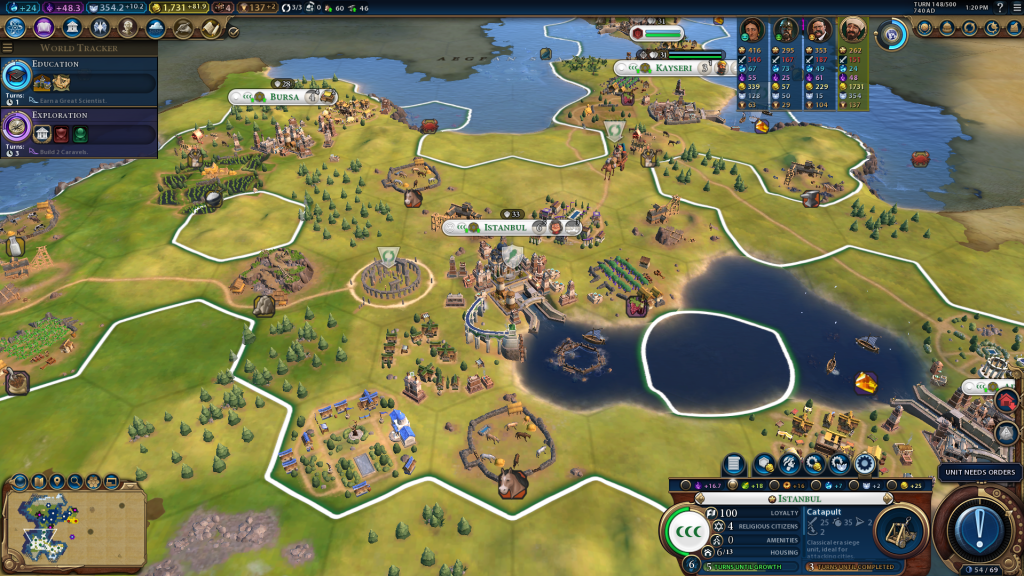Open the Civics tree button
Viewport: 1024px width, 576px height.
click(x=45, y=28)
